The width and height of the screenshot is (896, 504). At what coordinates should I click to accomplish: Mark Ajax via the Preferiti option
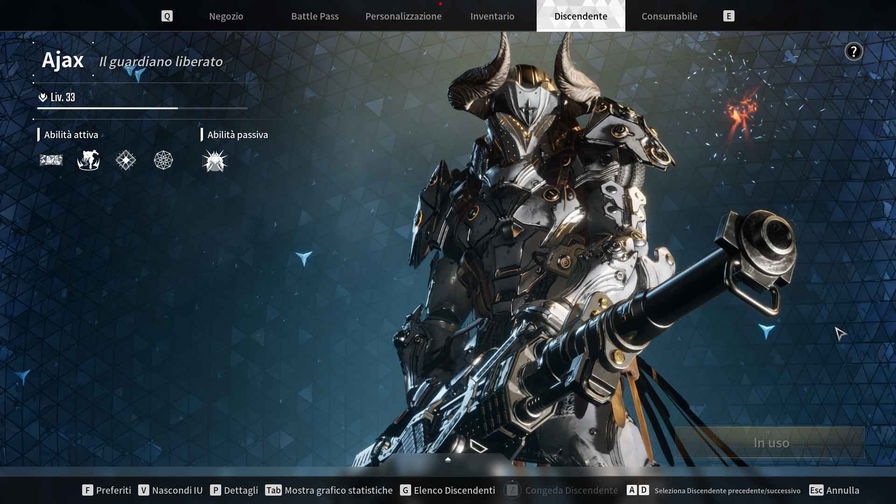[x=106, y=490]
